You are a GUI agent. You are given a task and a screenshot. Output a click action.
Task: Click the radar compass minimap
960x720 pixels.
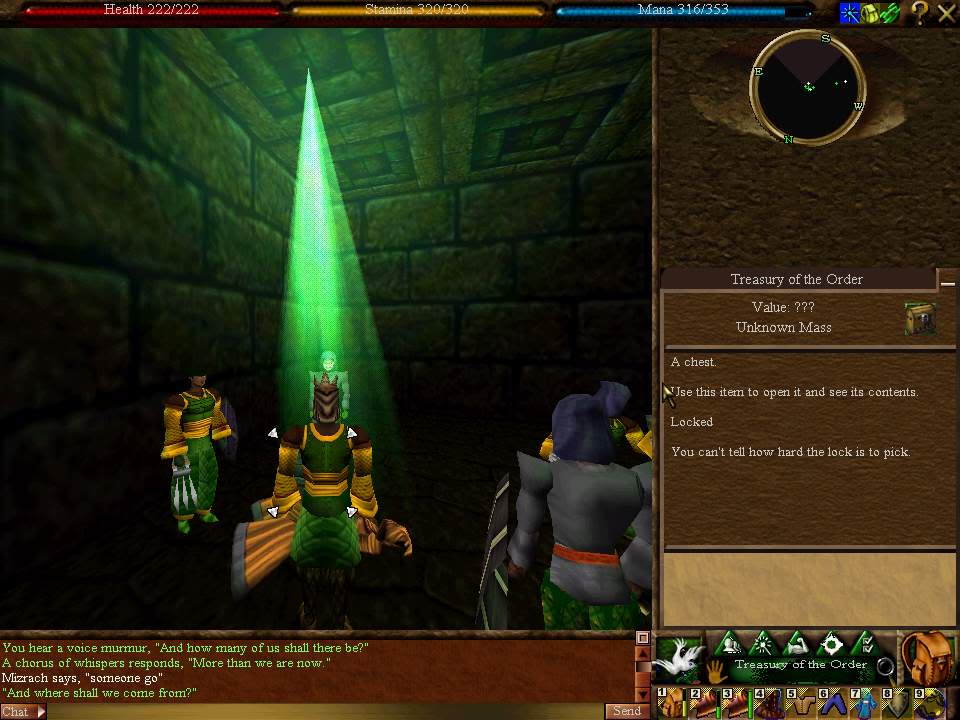pyautogui.click(x=807, y=87)
